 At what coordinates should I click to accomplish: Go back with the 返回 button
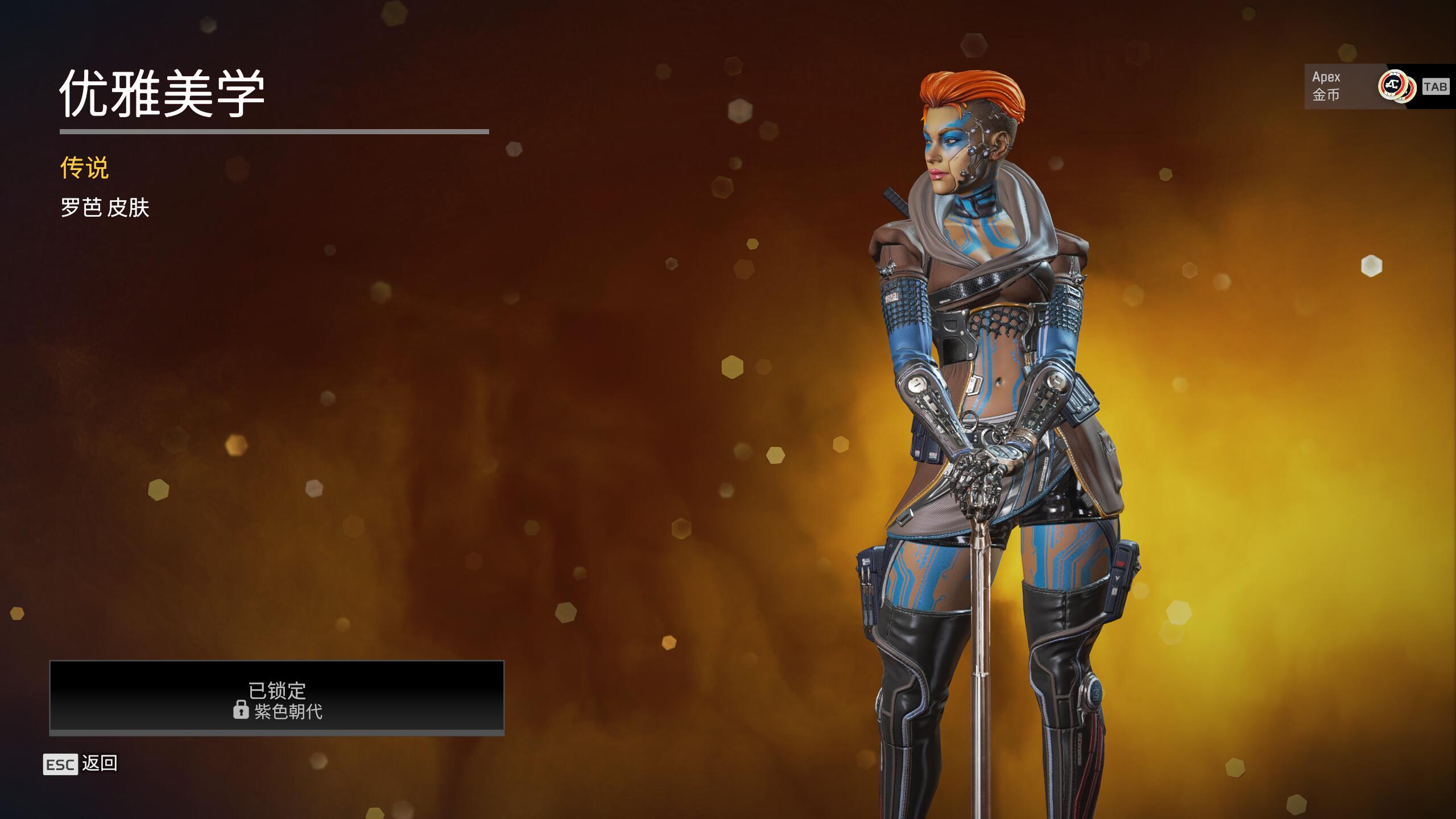[81, 764]
